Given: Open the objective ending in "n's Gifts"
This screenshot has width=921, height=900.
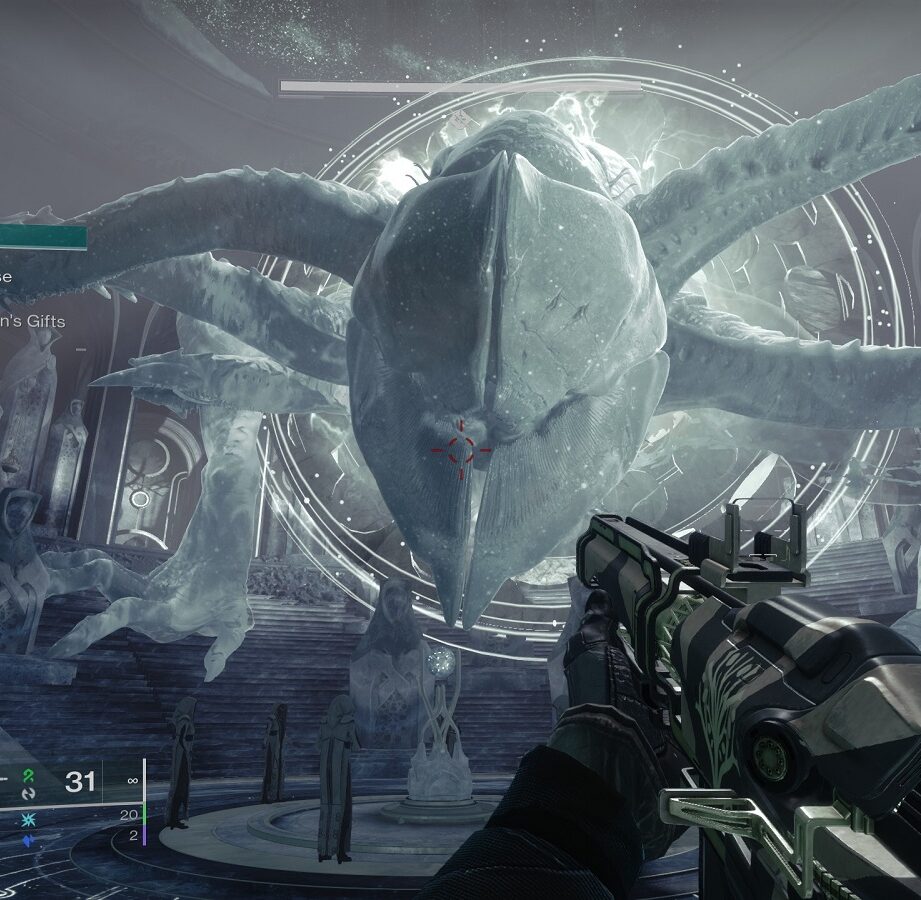Looking at the screenshot, I should point(33,321).
